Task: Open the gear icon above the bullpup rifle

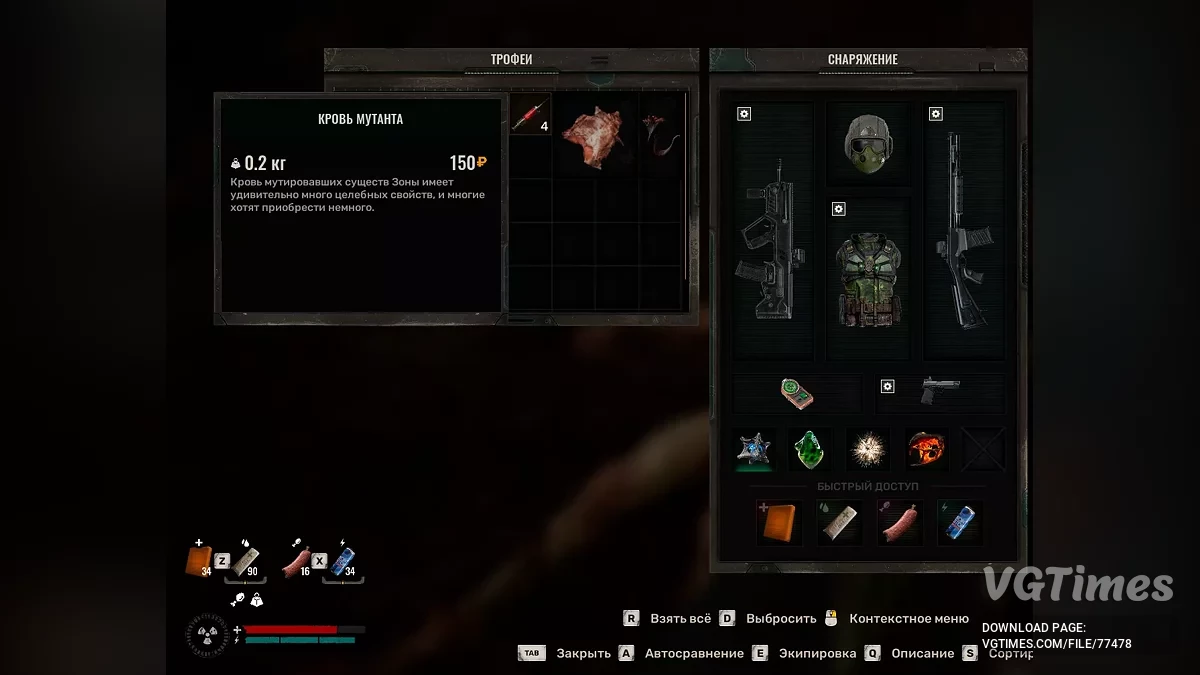Action: tap(744, 114)
